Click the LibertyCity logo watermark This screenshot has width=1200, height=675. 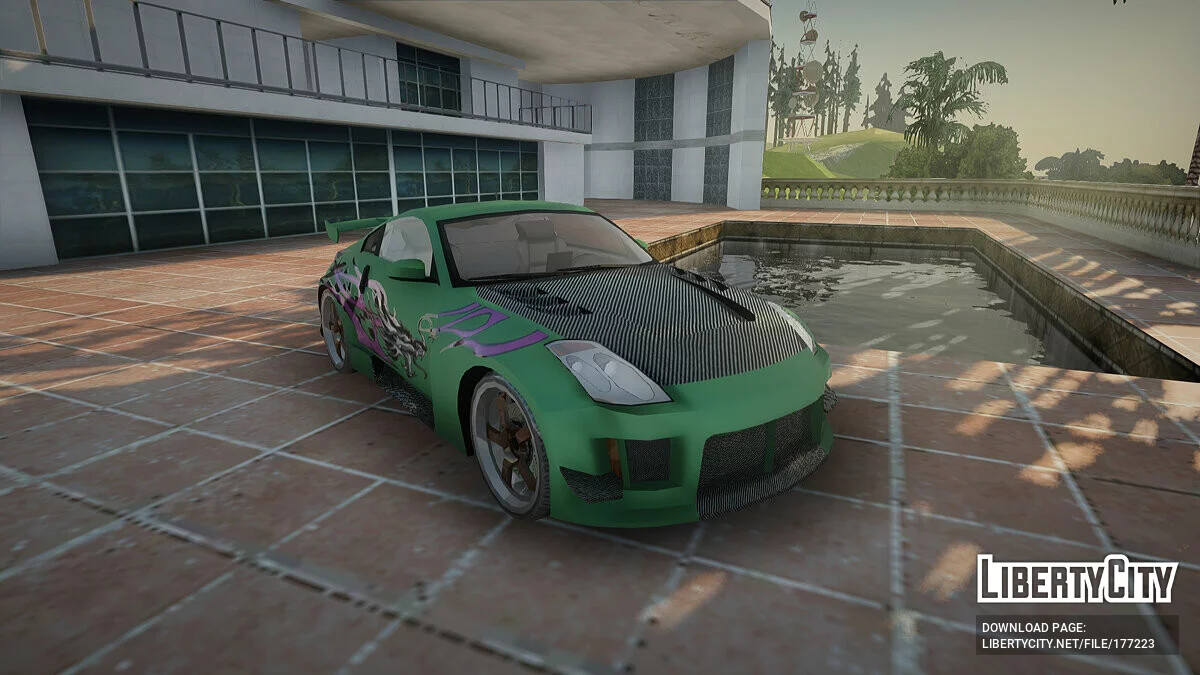click(x=1076, y=580)
